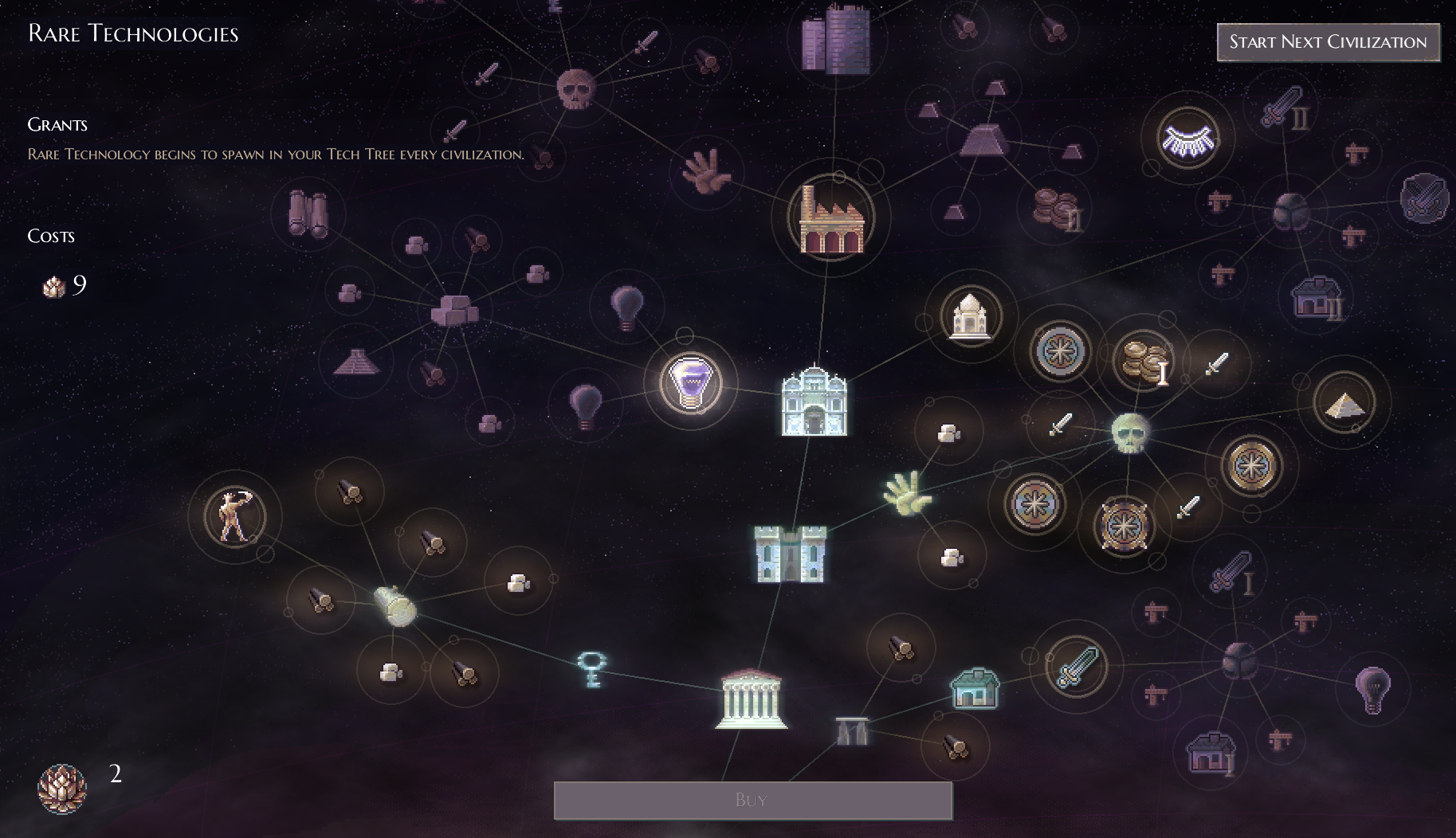
Task: Select the Colossus statue node
Action: click(236, 516)
